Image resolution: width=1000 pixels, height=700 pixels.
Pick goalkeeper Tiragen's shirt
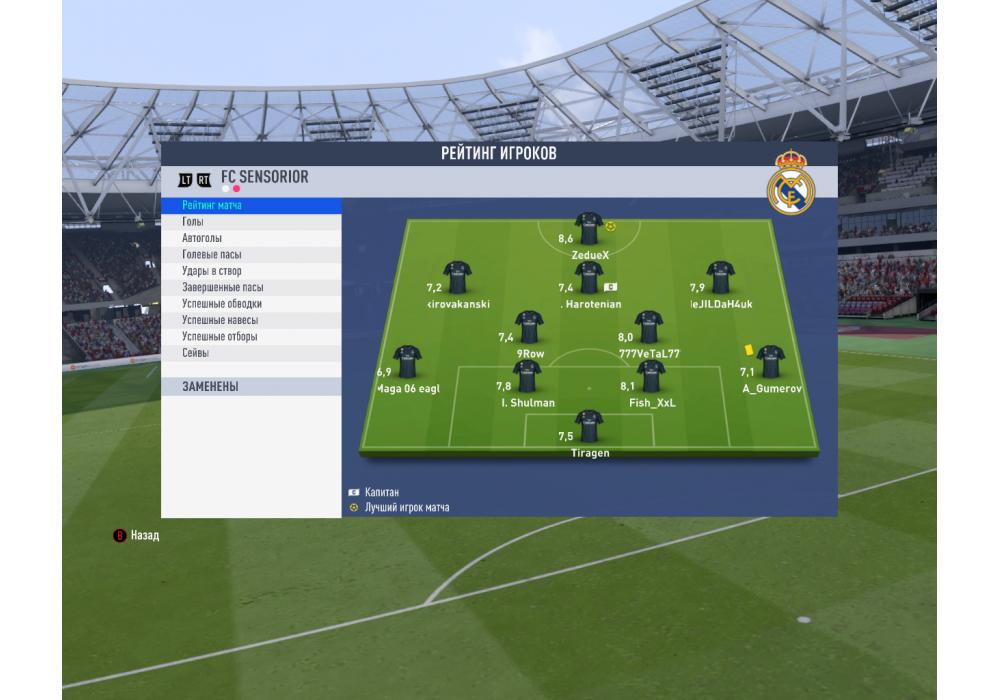589,426
